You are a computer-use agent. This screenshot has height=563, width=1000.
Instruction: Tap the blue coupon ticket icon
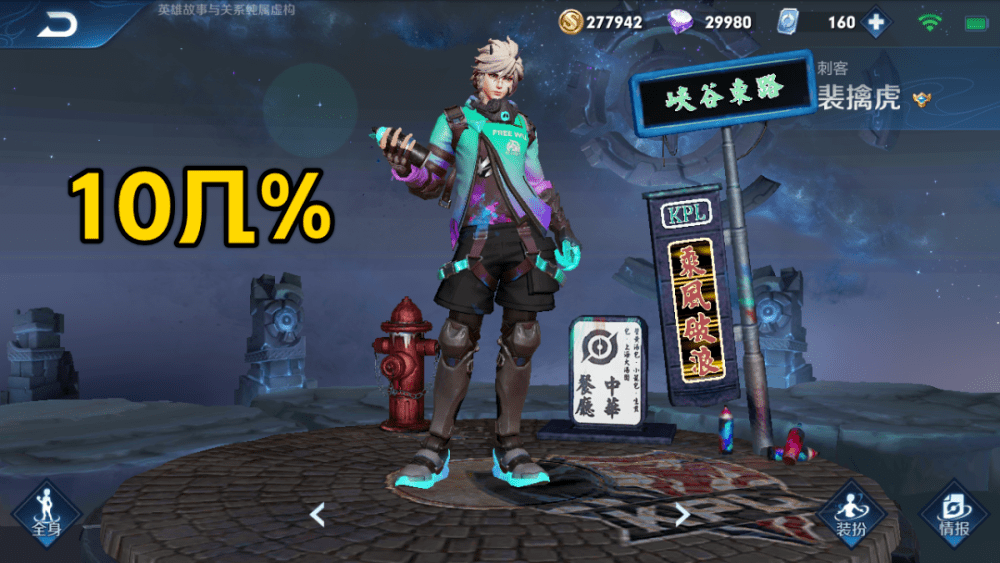(x=790, y=22)
